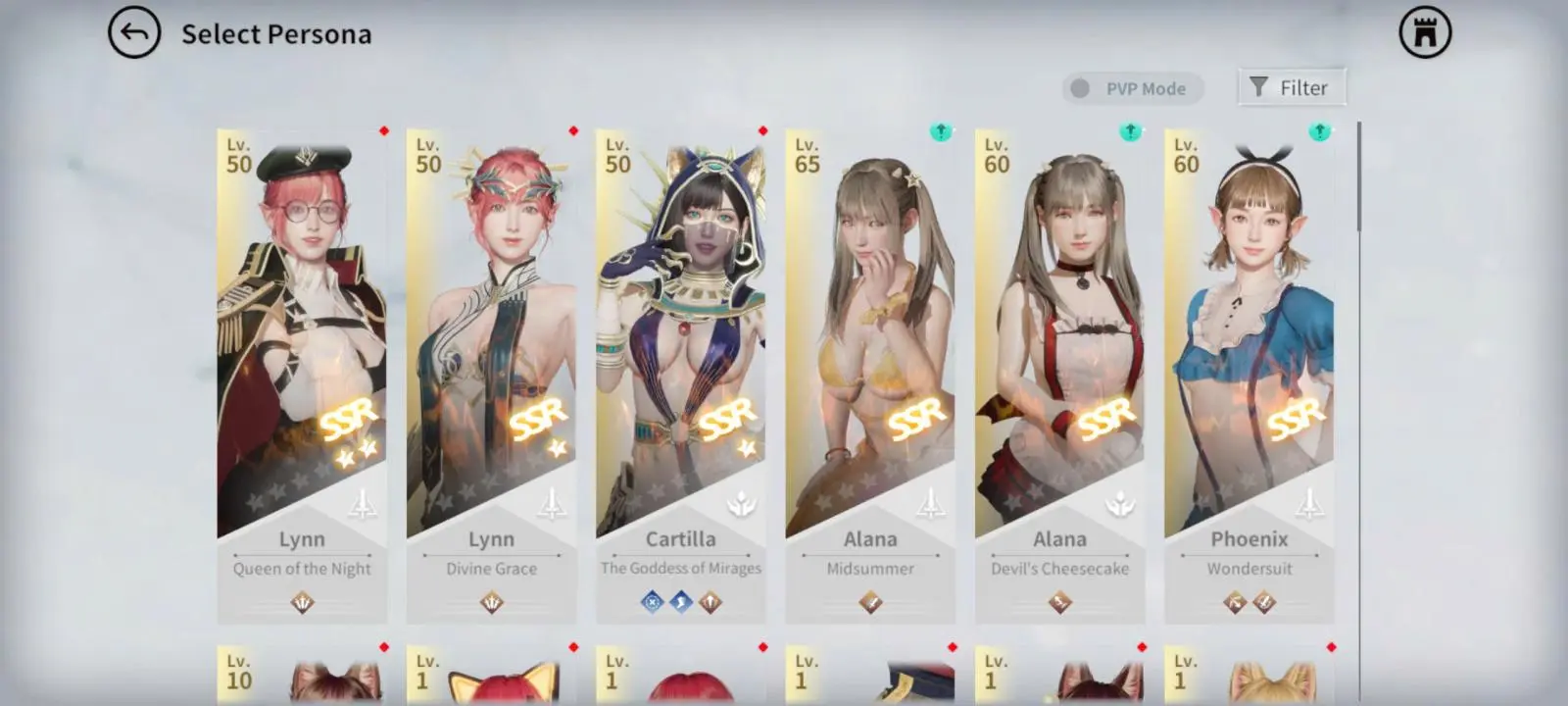Screen dimensions: 1568x706
Task: Pick Alana Midsummer persona card
Action: coord(870,373)
